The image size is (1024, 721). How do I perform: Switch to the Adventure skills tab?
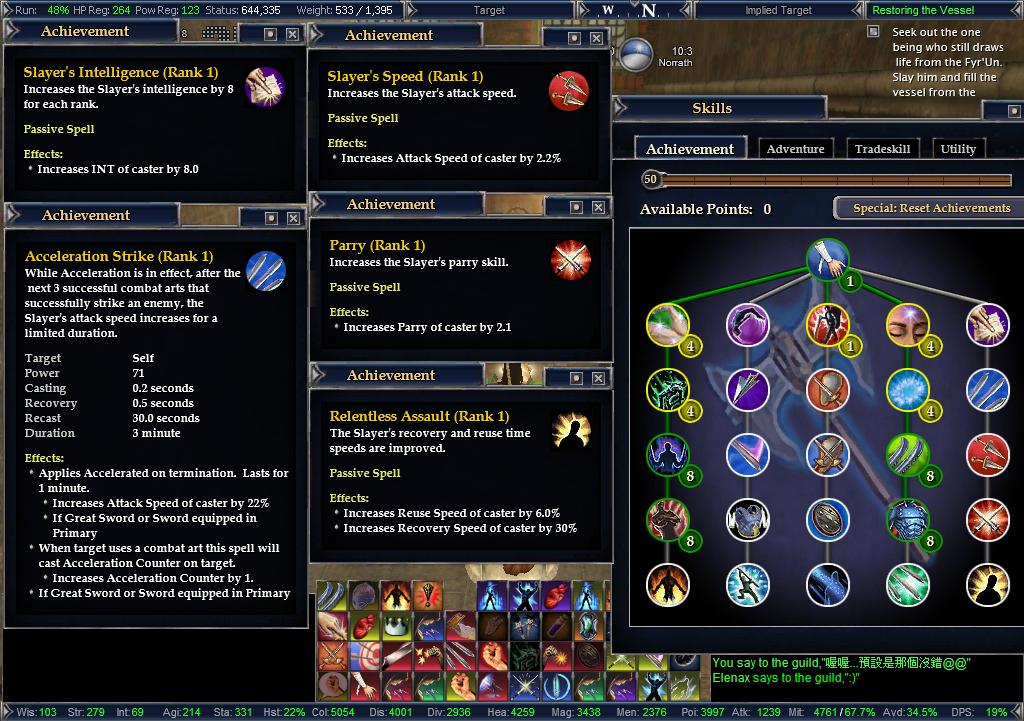(795, 149)
